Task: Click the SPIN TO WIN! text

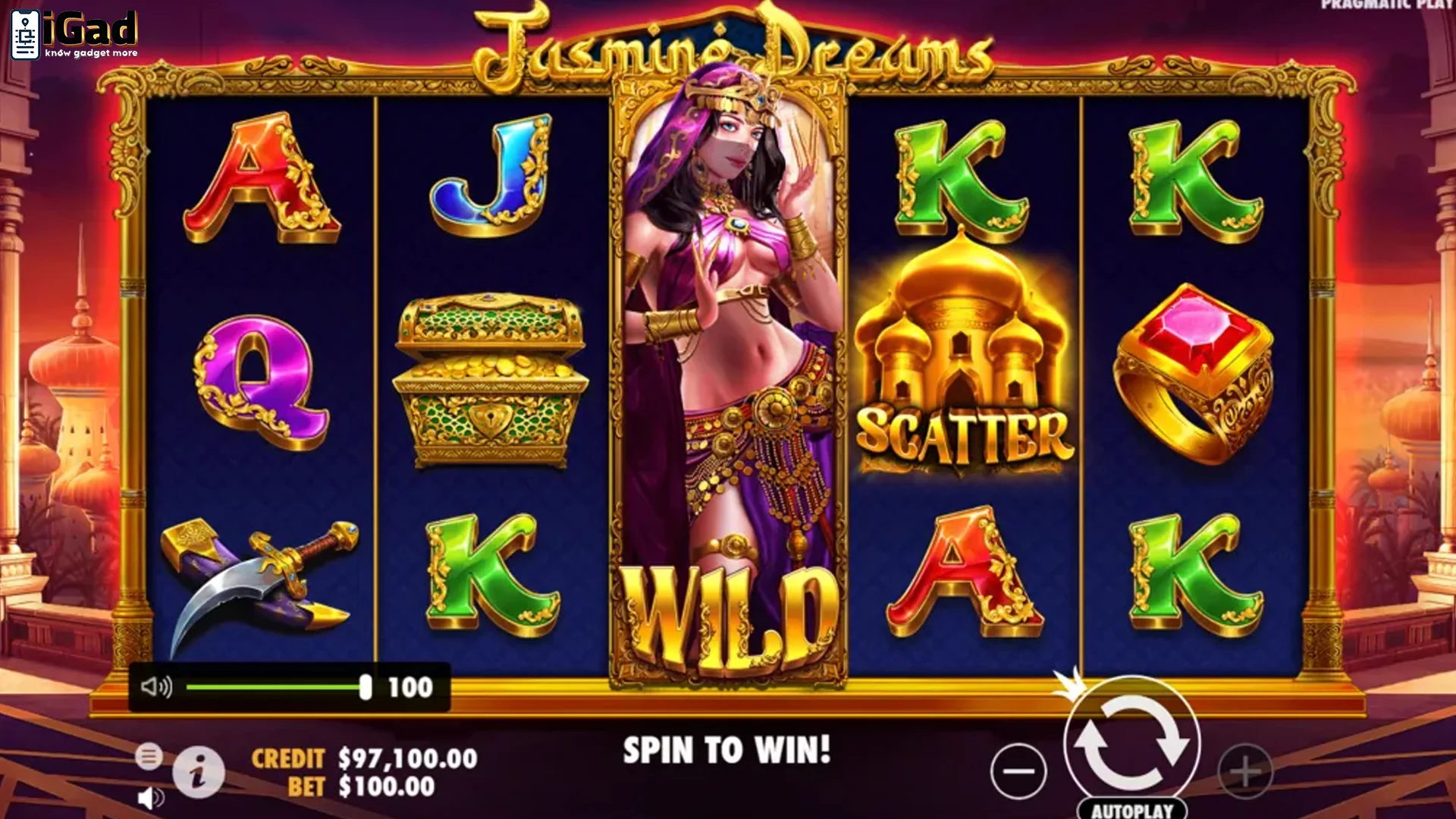Action: pyautogui.click(x=724, y=747)
